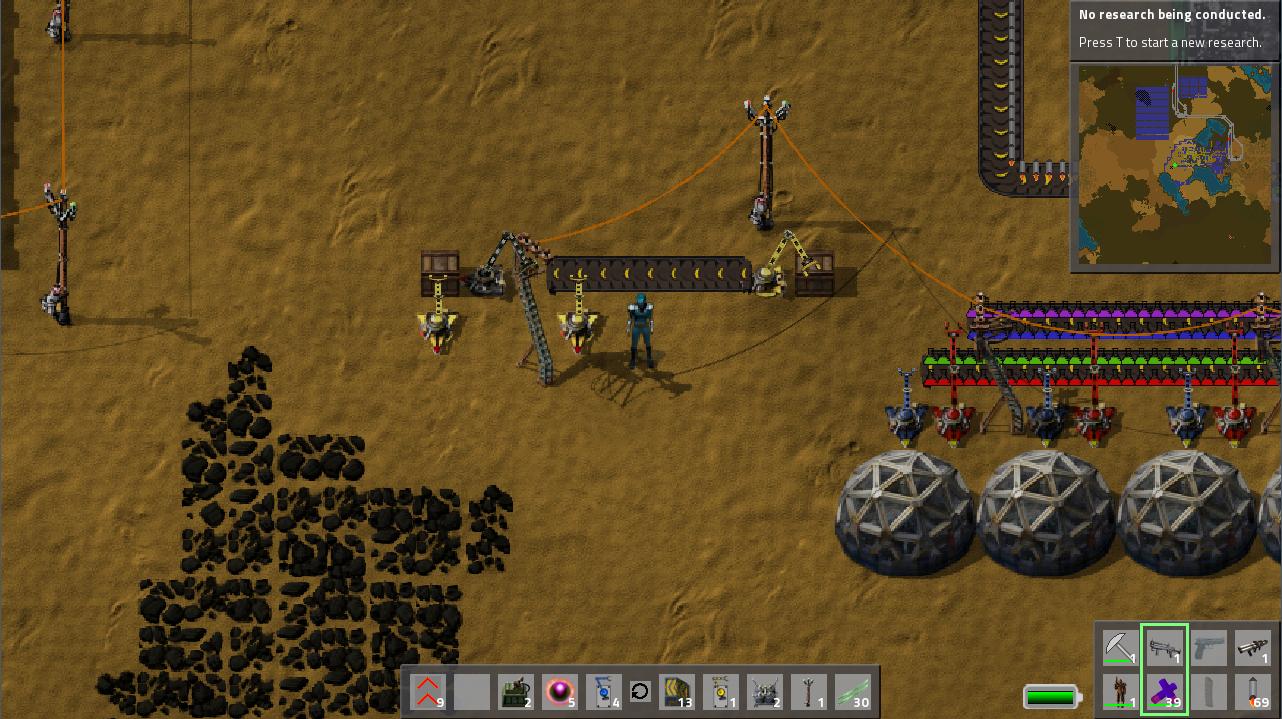Click the faded pistol magazine ammo slot

pos(1209,692)
